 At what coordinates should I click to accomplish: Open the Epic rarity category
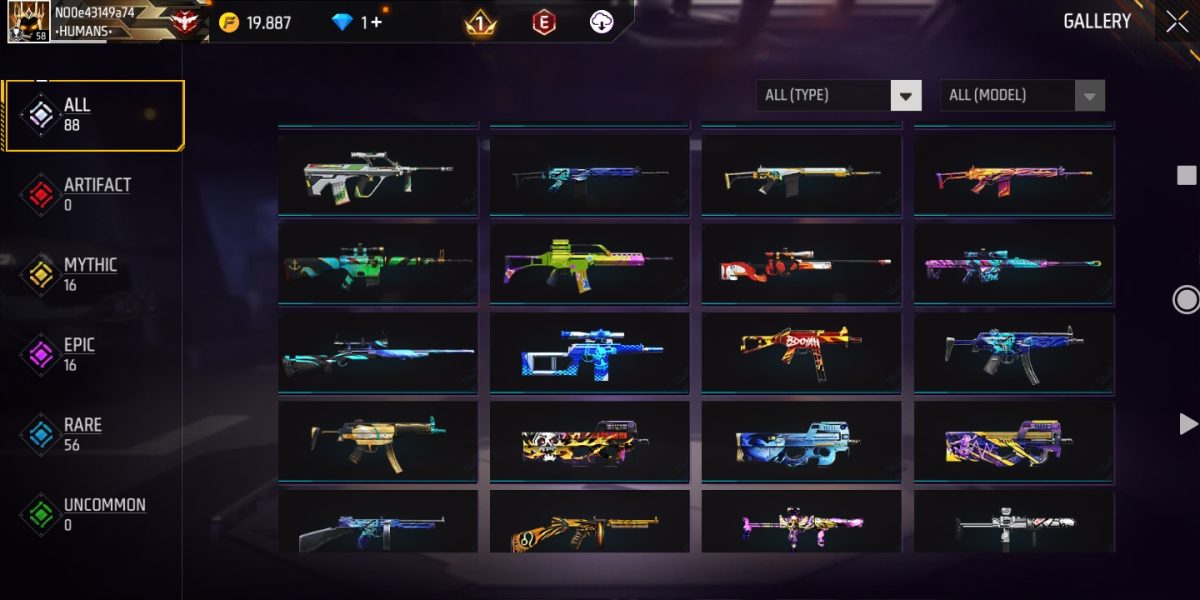coord(78,355)
